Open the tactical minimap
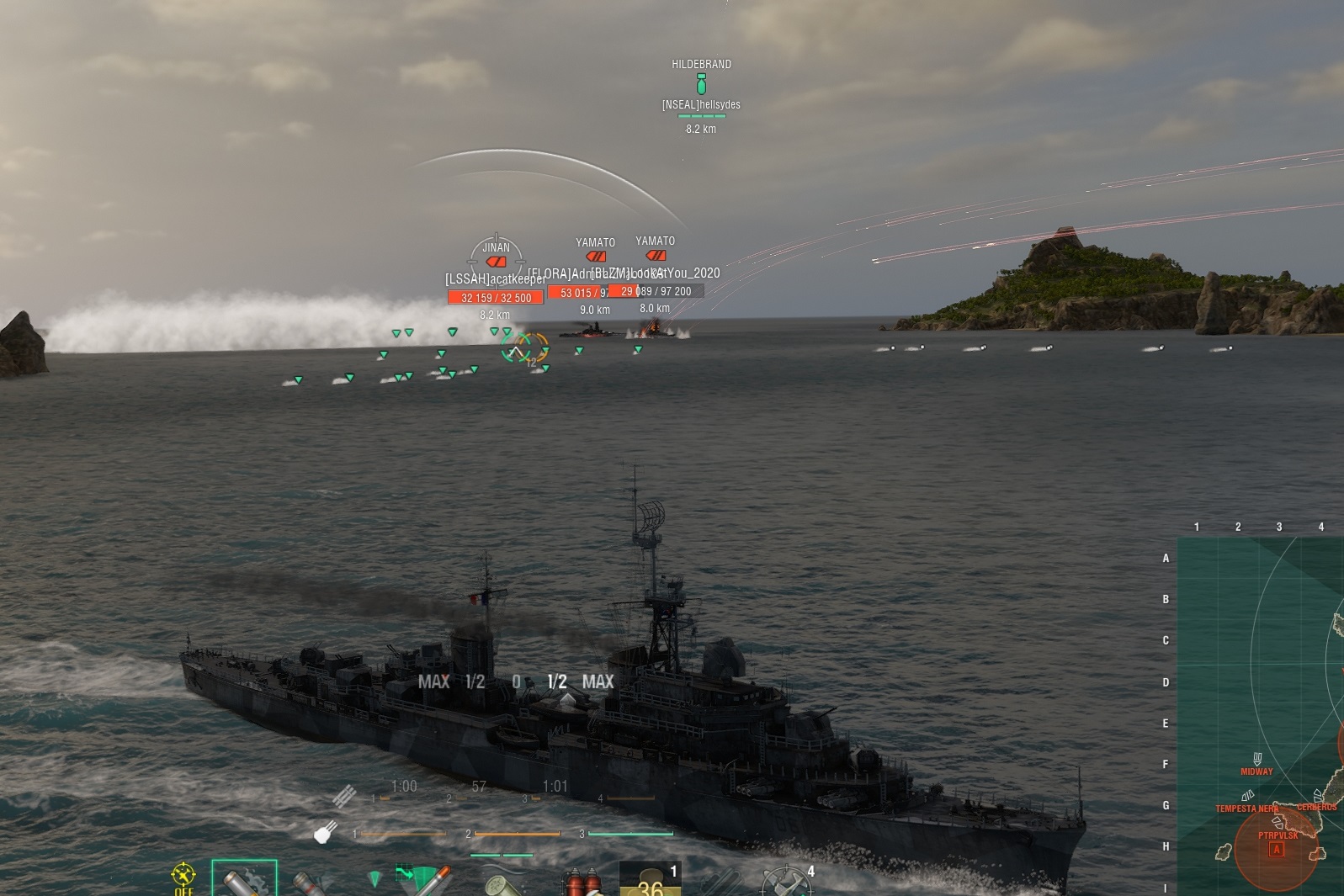Image resolution: width=1344 pixels, height=896 pixels. (1260, 715)
